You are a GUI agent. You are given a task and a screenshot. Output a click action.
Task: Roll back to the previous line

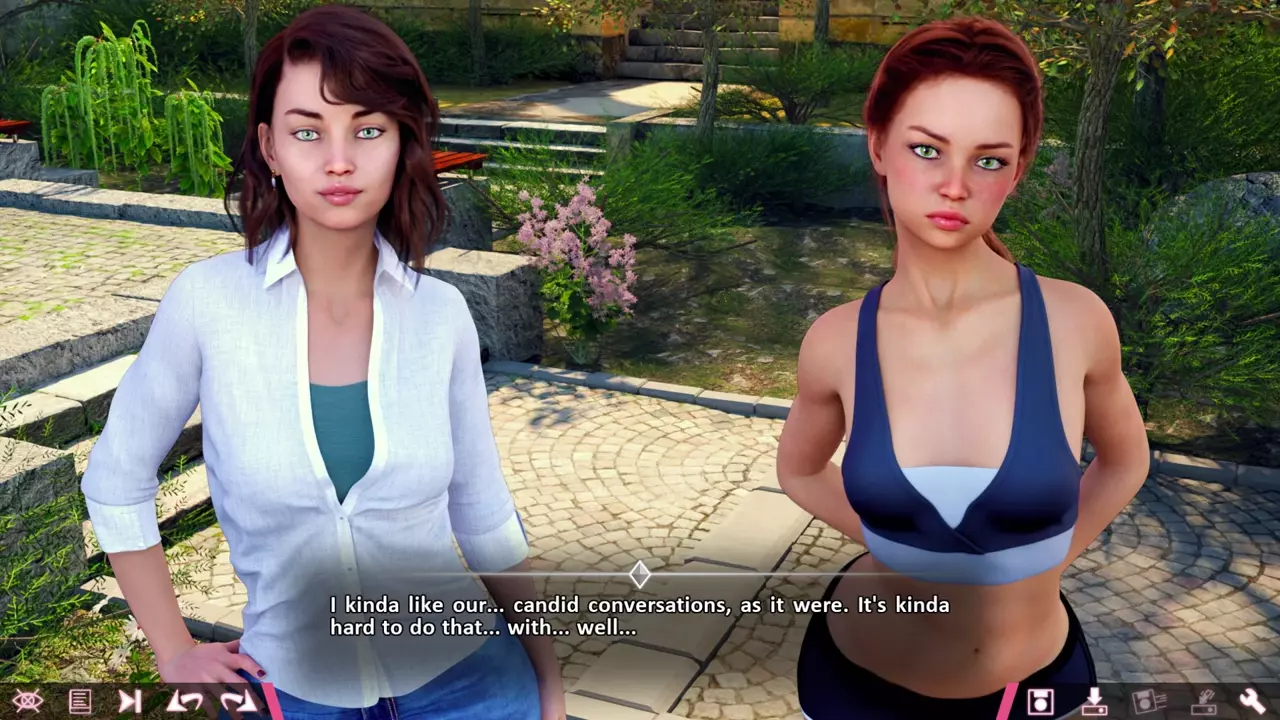[183, 701]
